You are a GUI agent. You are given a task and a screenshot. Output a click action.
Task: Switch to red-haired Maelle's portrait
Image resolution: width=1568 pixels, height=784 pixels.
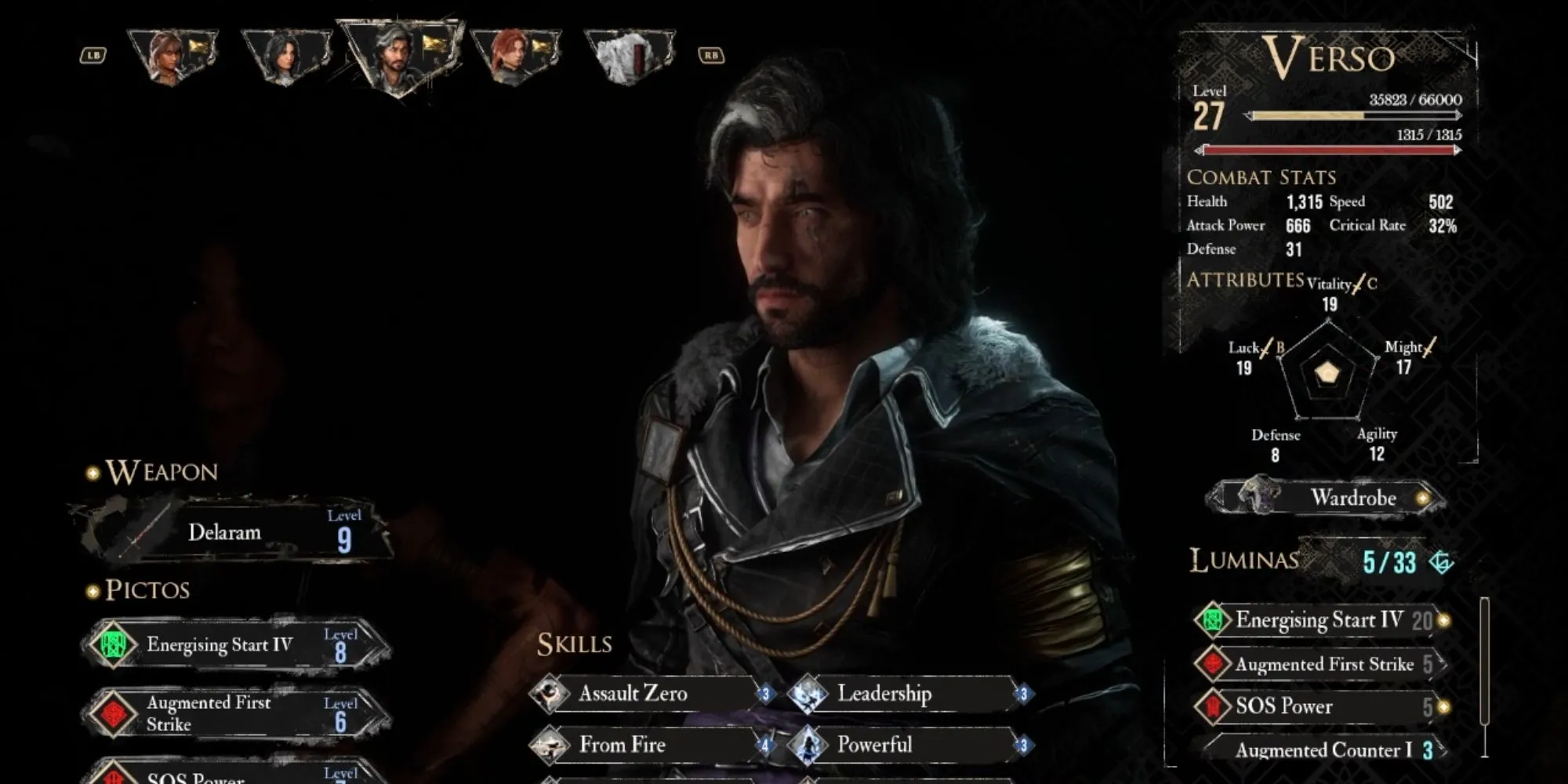point(514,56)
